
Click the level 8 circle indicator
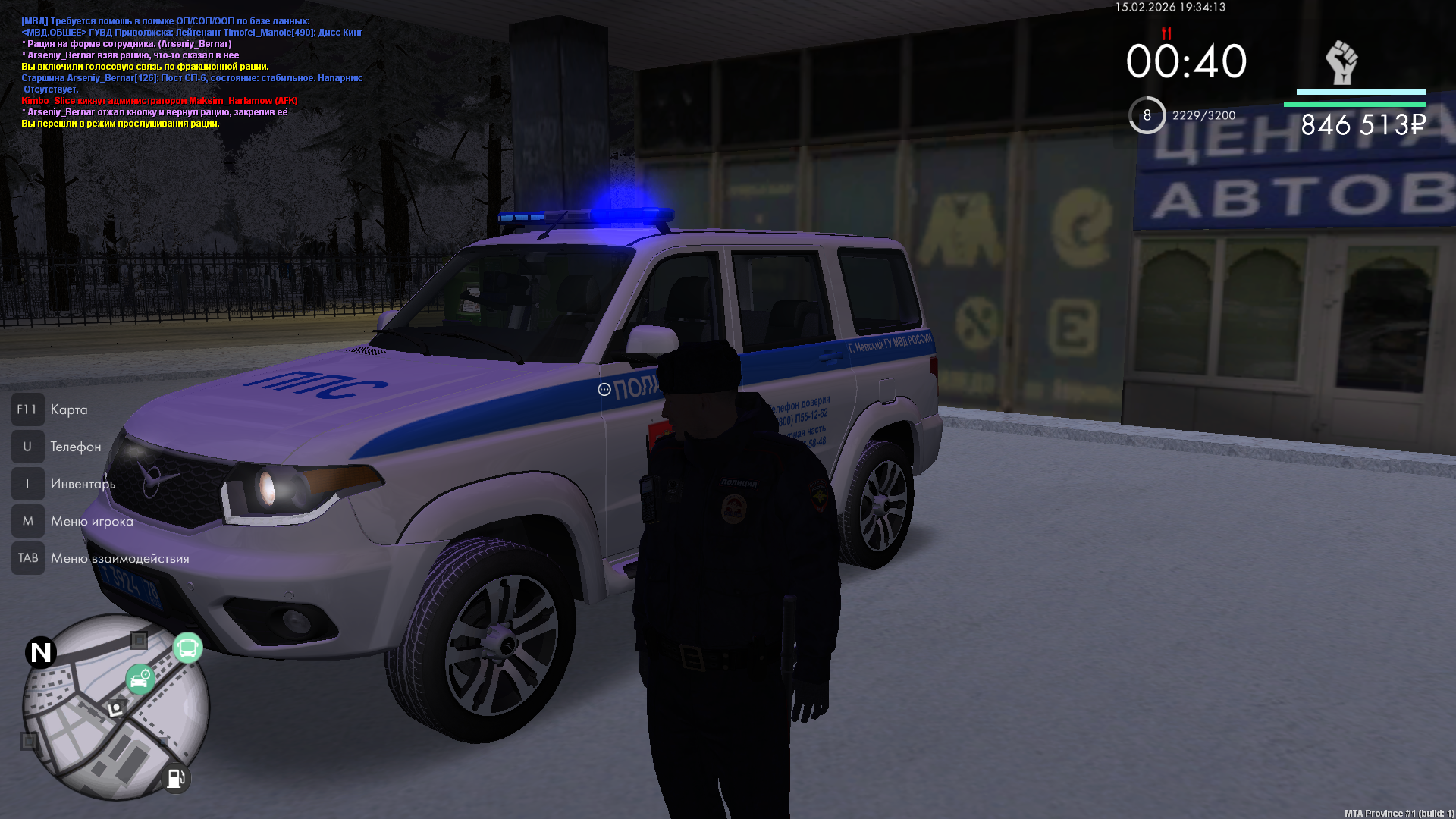pyautogui.click(x=1147, y=115)
